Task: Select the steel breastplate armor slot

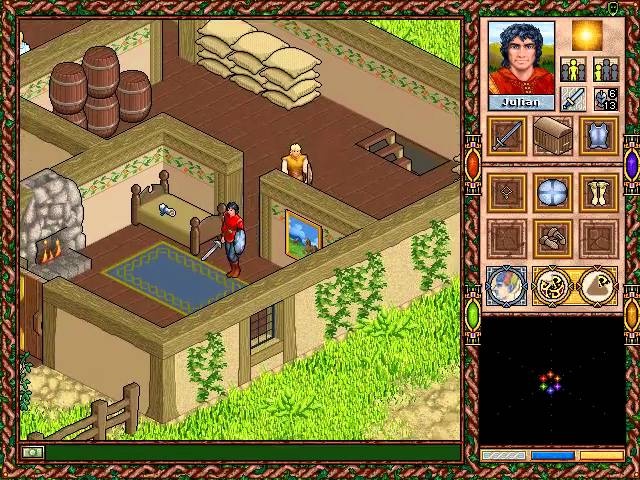Action: pyautogui.click(x=599, y=136)
